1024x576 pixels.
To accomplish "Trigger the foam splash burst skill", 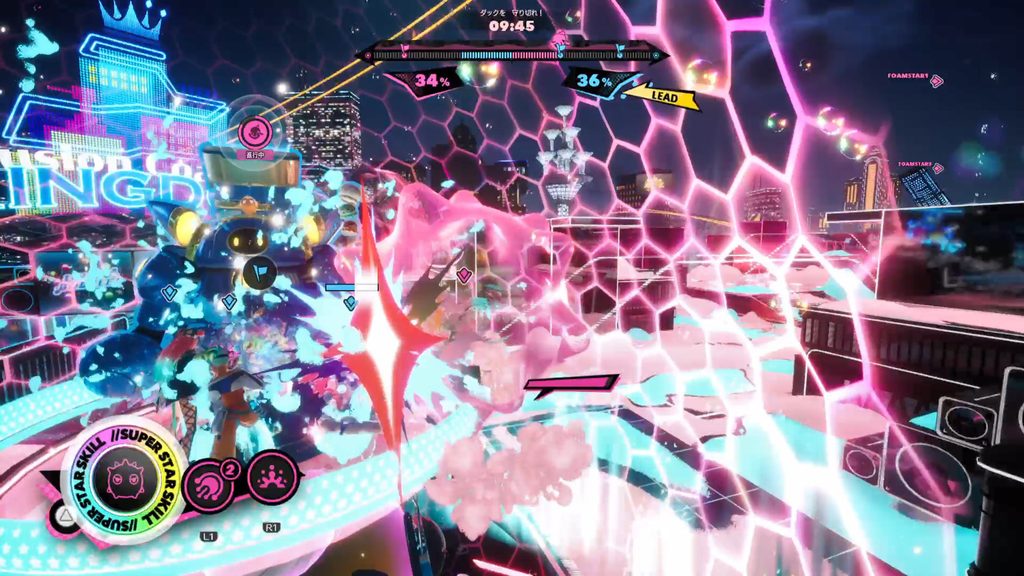I will 271,478.
